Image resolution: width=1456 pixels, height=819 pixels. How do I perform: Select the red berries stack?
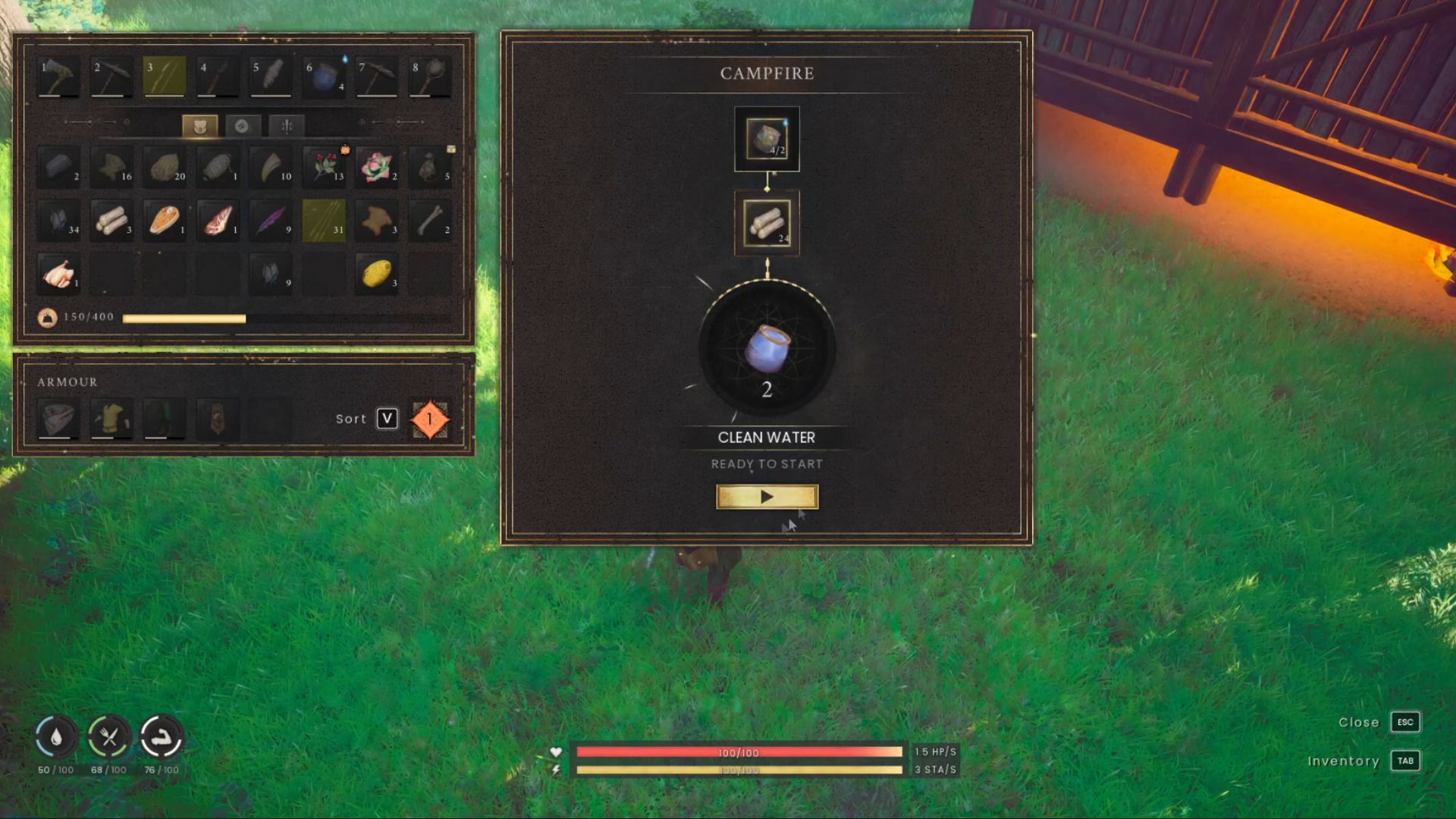324,168
